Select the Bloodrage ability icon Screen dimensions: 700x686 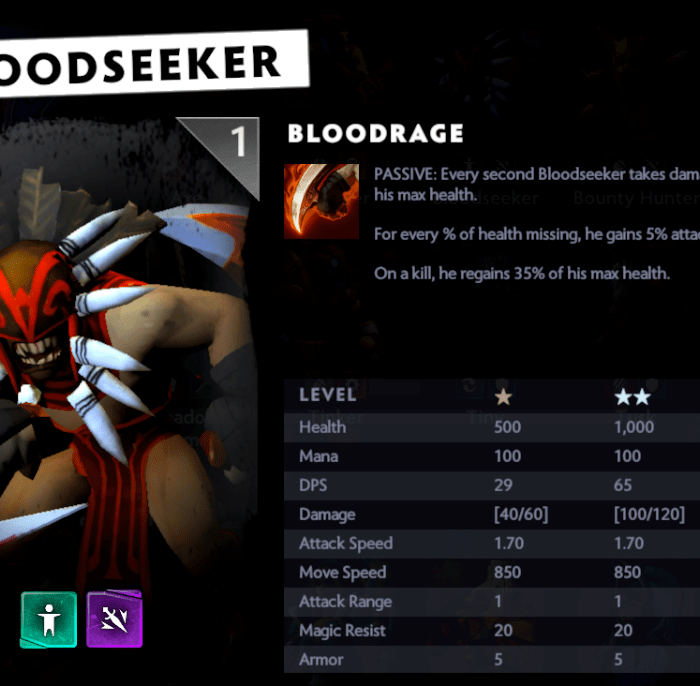point(321,201)
